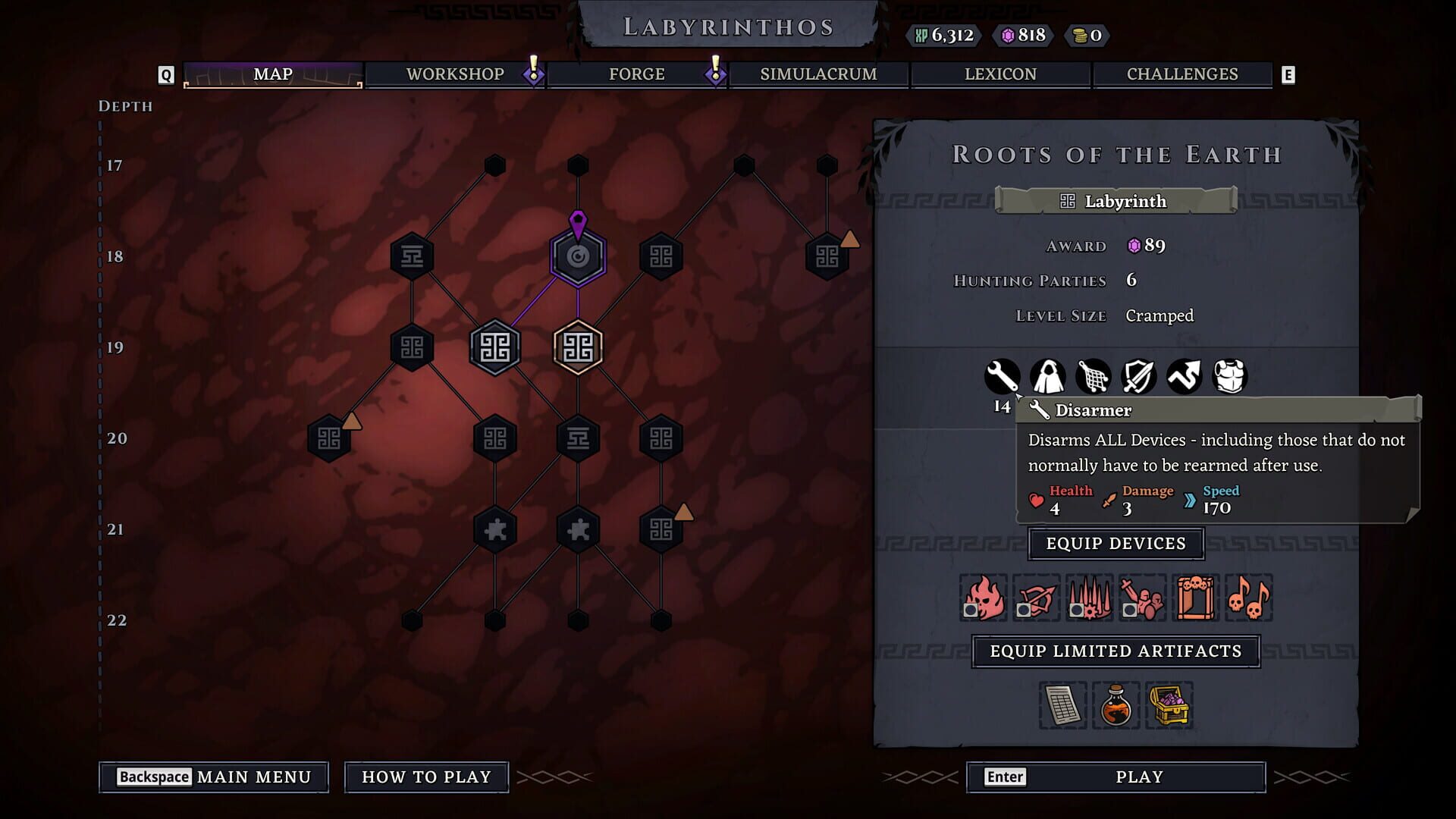This screenshot has height=819, width=1456.
Task: Click the bow and arrow device icon
Action: pyautogui.click(x=1036, y=598)
